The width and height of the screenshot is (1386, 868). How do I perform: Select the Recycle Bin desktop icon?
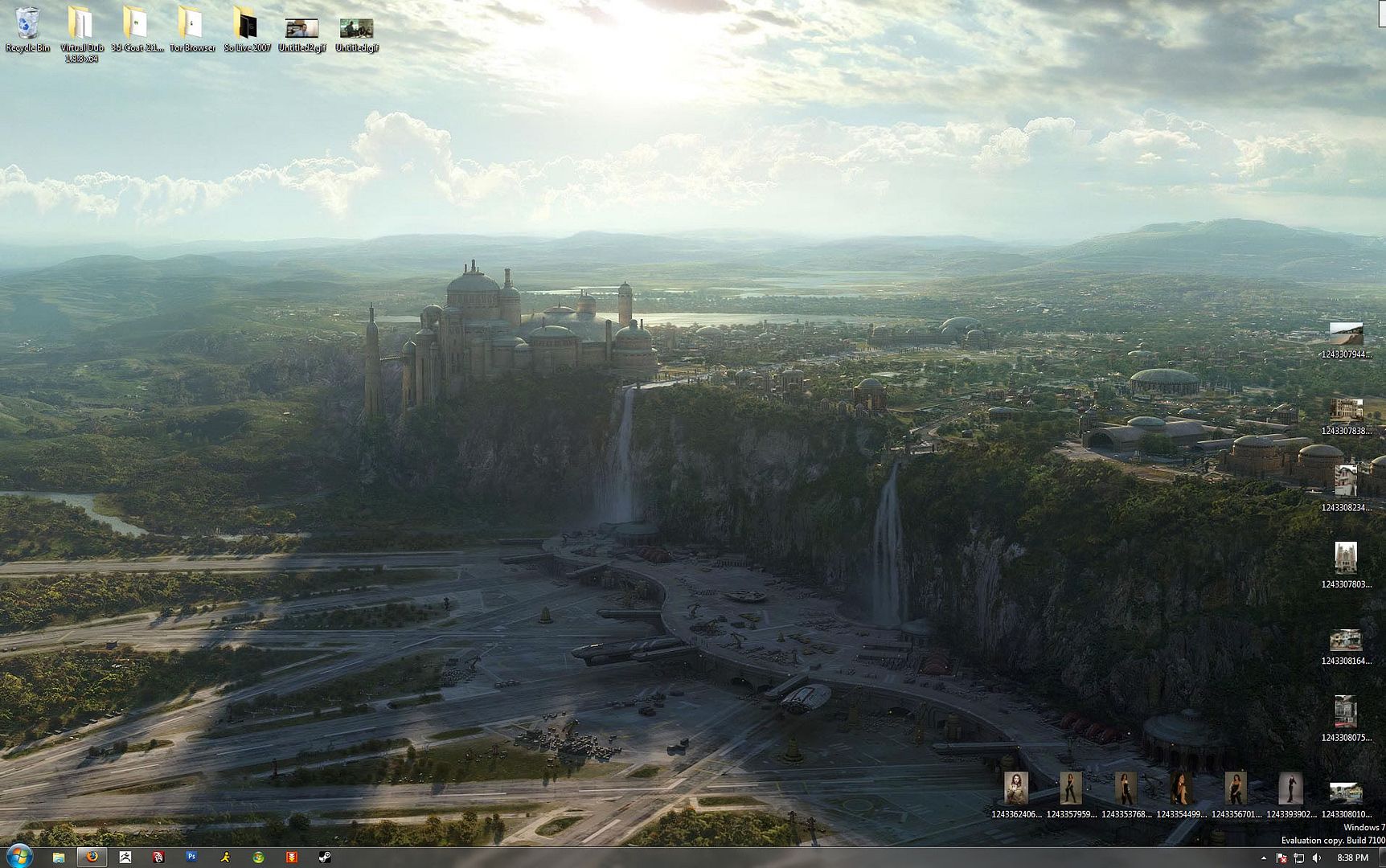coord(27,25)
